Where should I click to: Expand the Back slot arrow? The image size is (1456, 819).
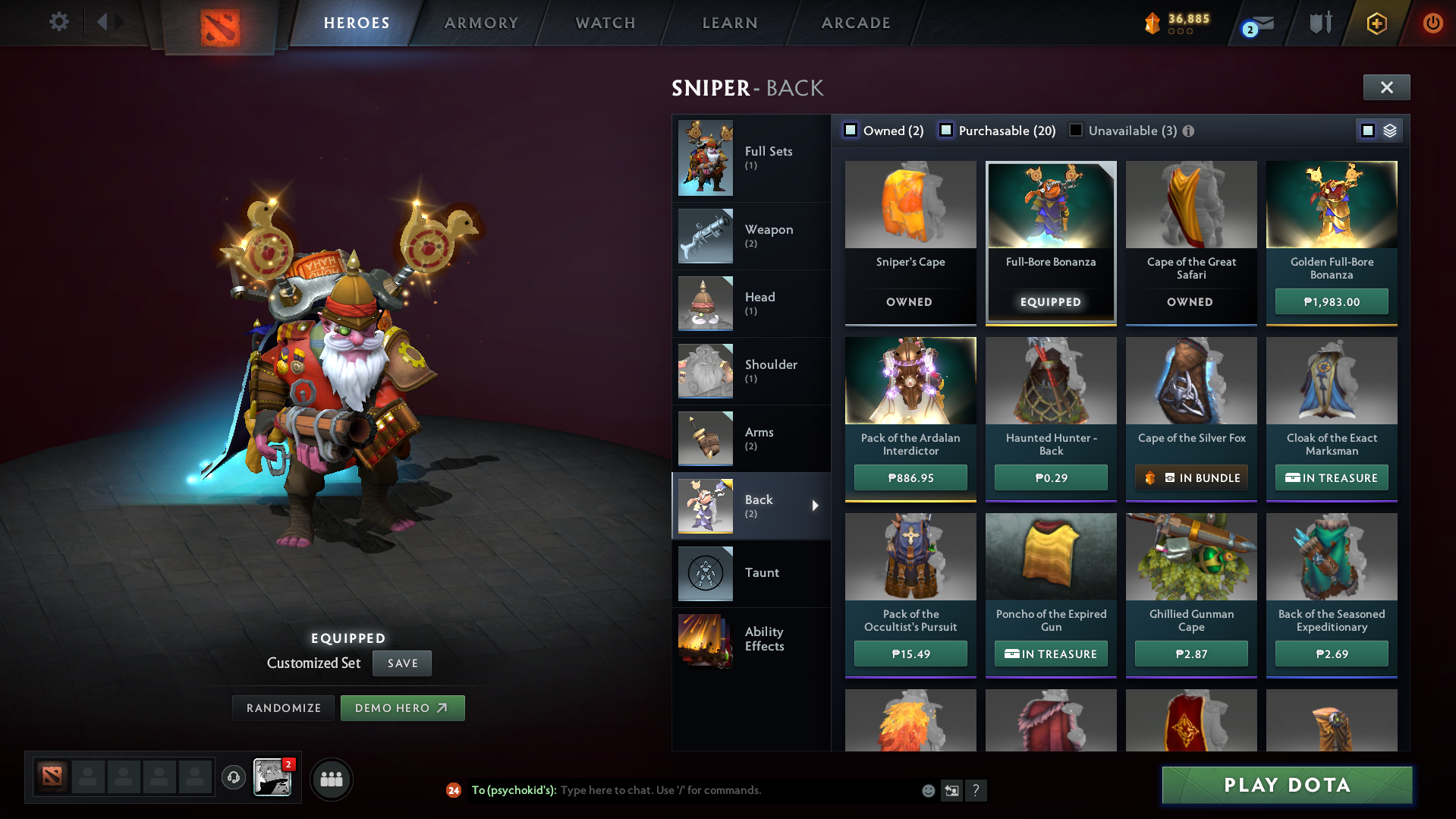coord(816,505)
